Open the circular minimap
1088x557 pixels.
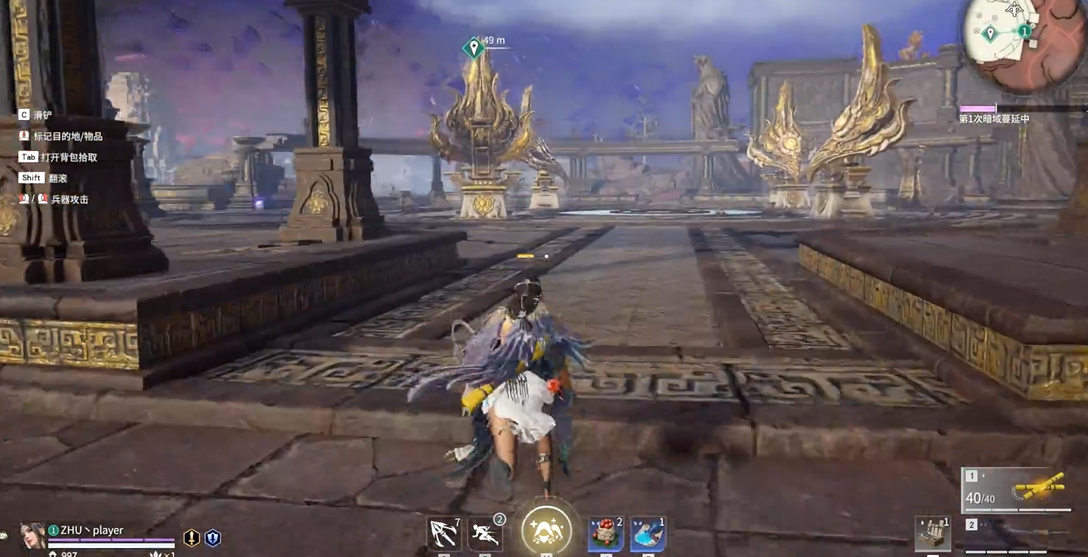(1012, 34)
